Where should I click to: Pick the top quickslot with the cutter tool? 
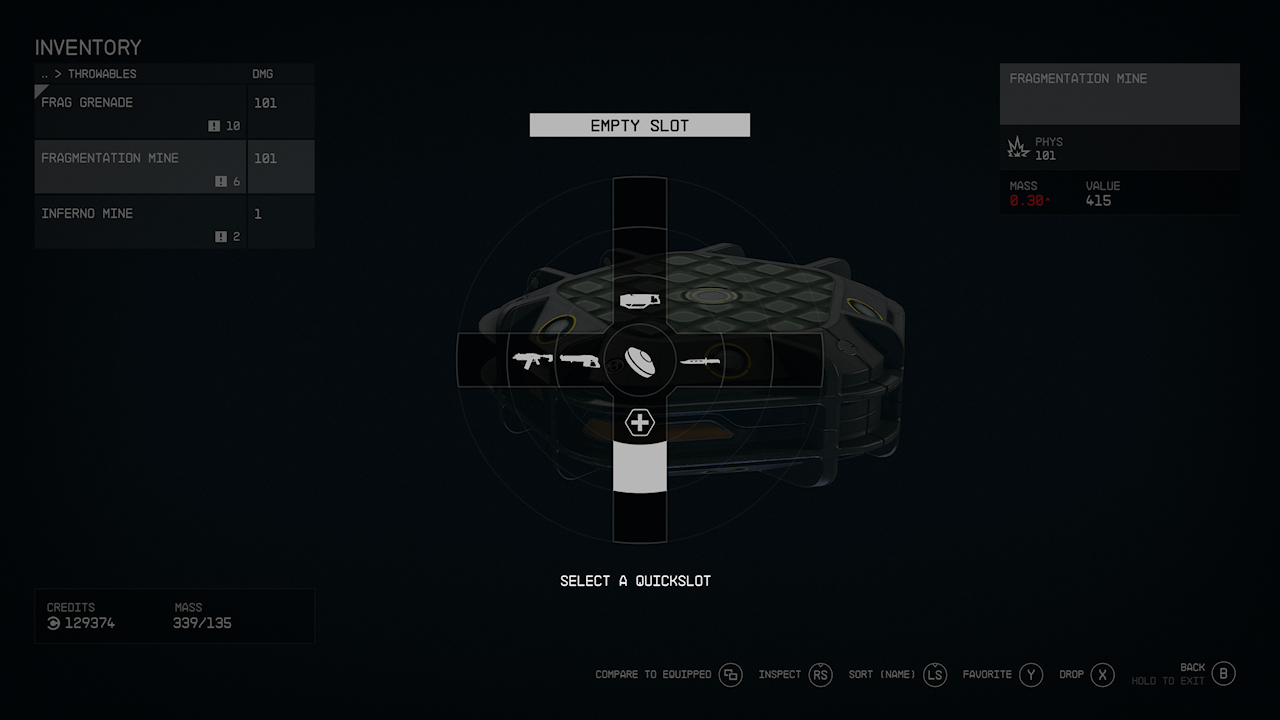[640, 299]
